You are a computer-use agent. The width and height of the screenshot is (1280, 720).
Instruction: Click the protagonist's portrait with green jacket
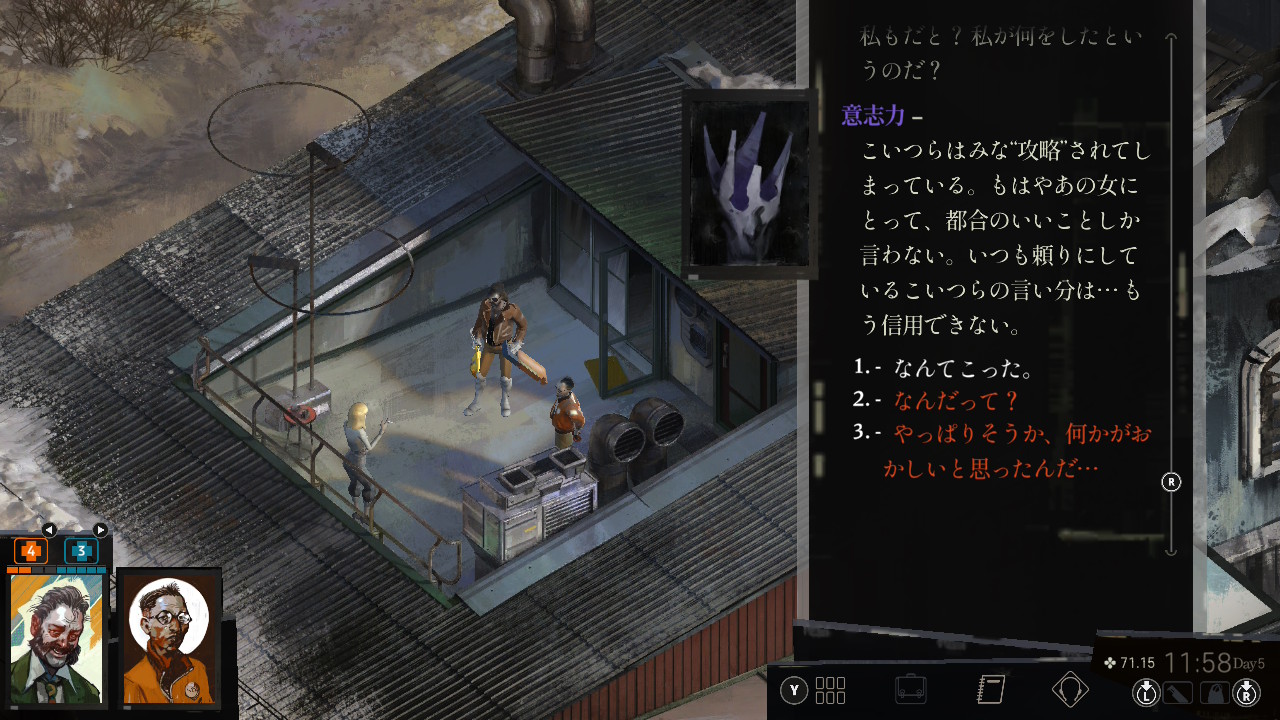(57, 640)
